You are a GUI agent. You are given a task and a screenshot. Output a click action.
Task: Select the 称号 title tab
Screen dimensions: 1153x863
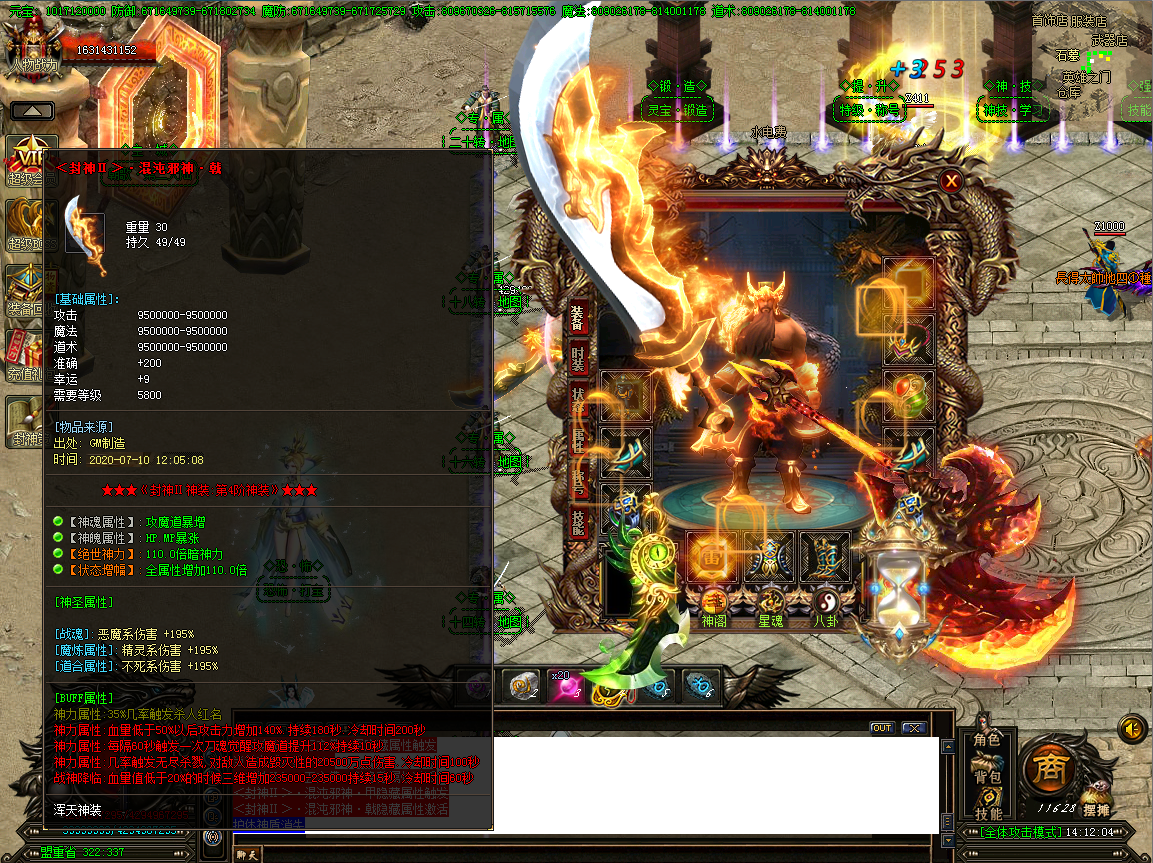click(579, 481)
